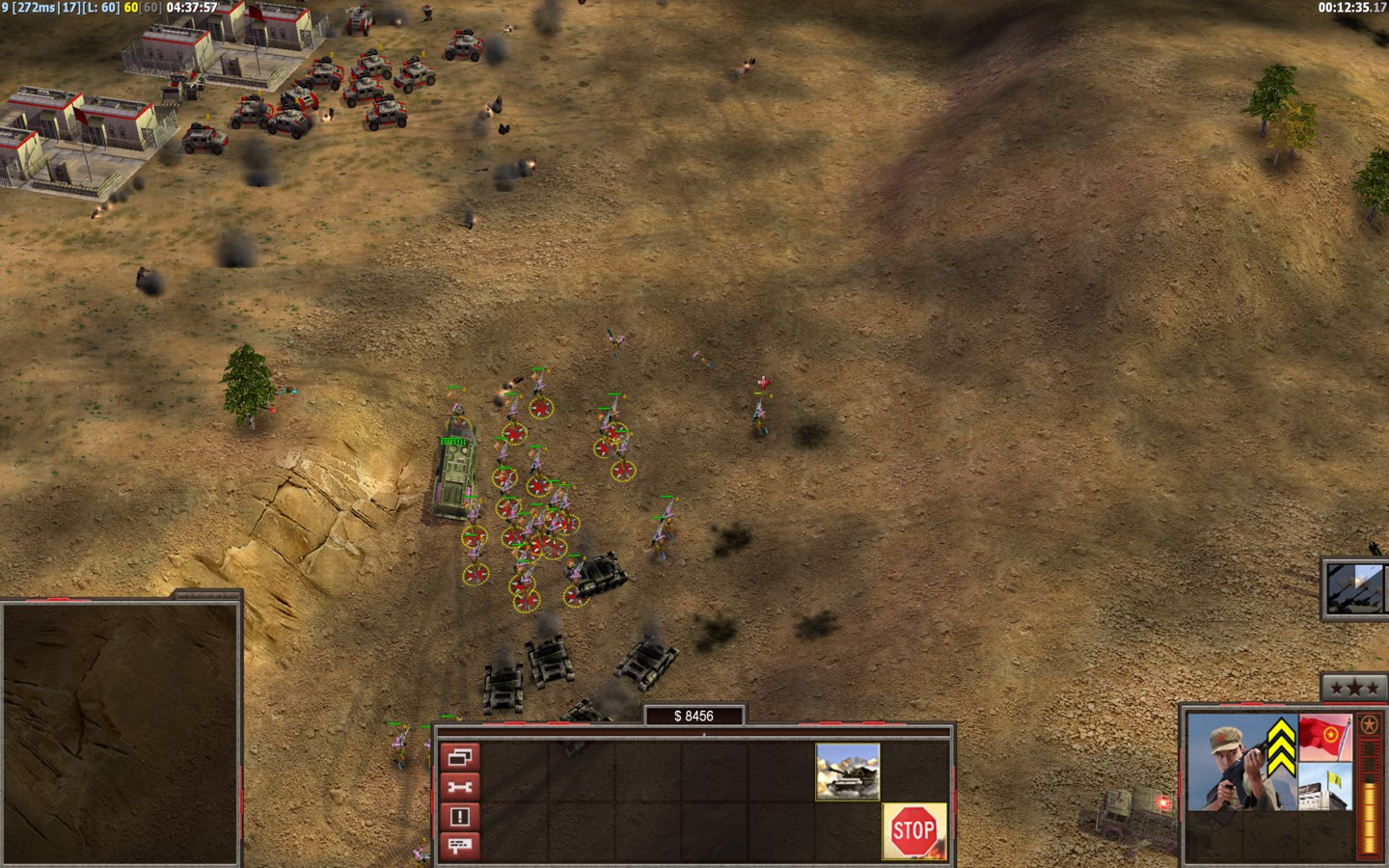The height and width of the screenshot is (868, 1389).
Task: Activate the tank firing command icon
Action: pos(848,771)
